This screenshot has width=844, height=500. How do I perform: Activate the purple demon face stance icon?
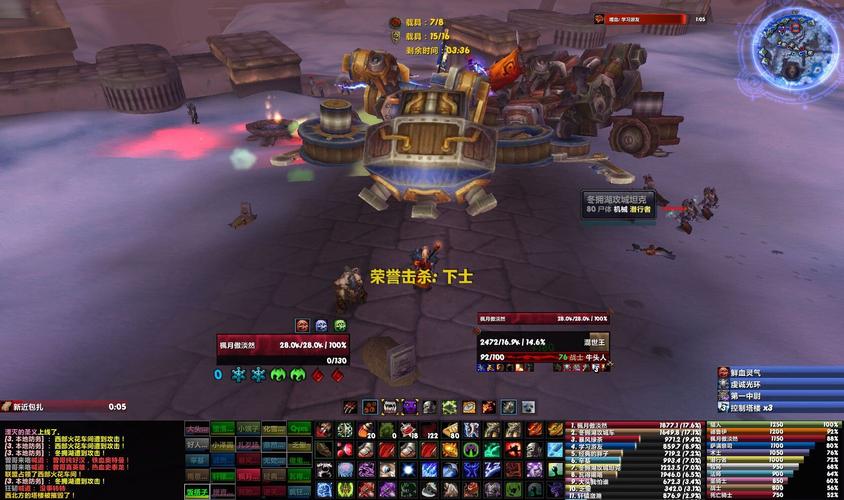click(x=410, y=407)
